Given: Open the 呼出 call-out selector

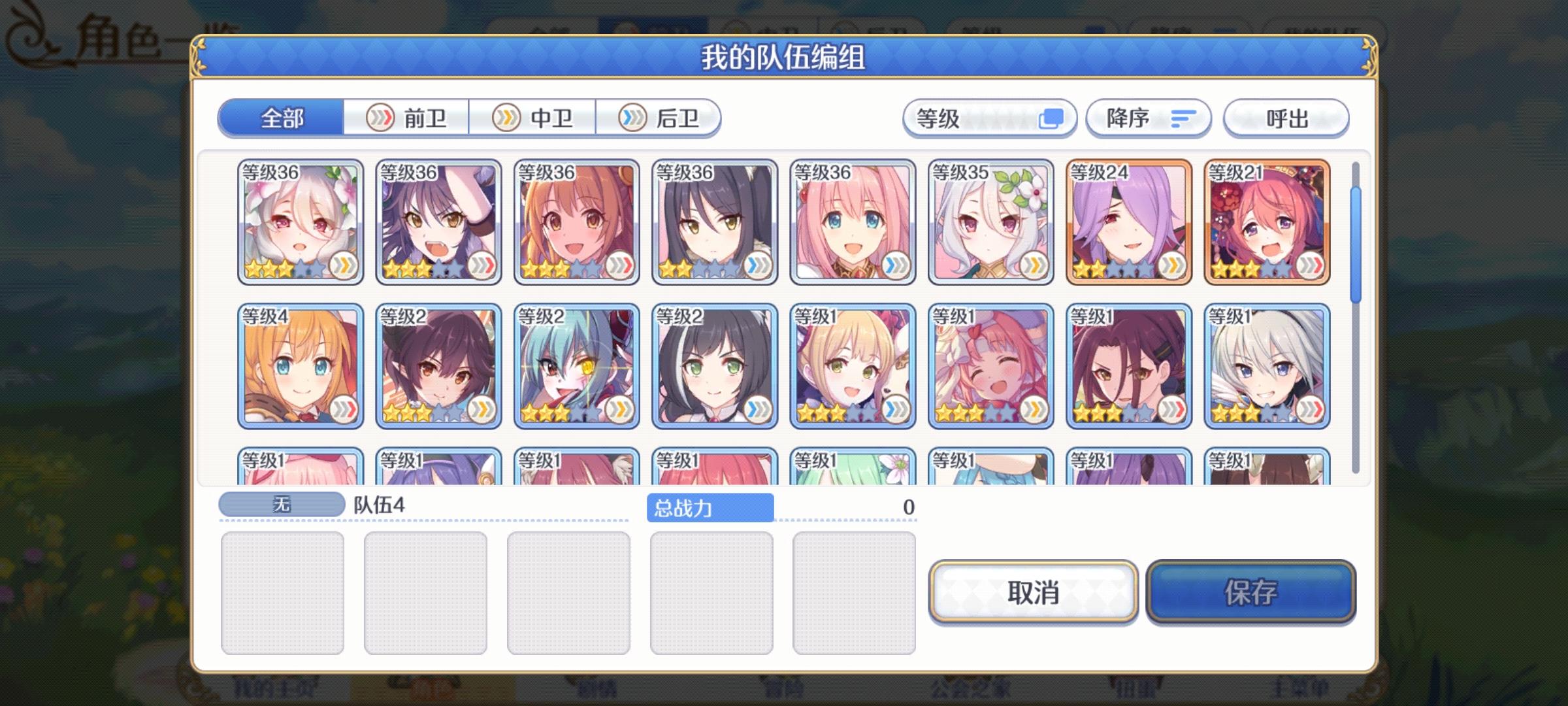Looking at the screenshot, I should pyautogui.click(x=1285, y=118).
